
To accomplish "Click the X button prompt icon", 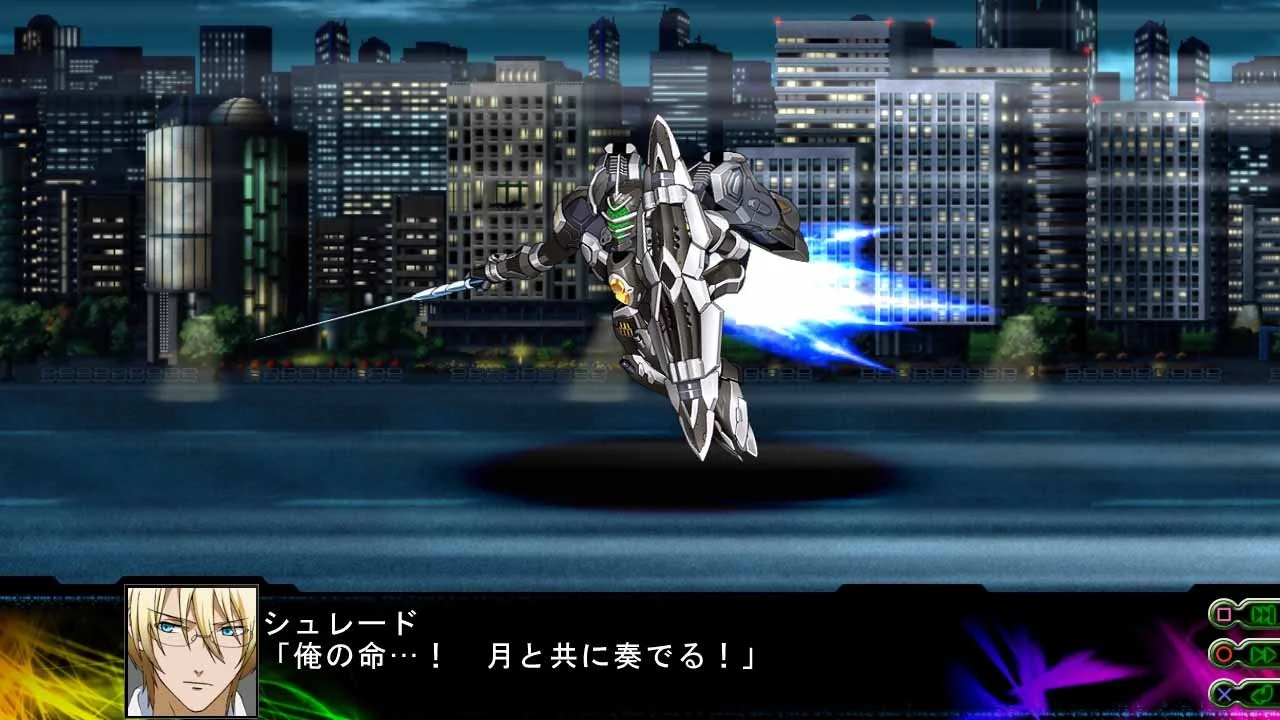I will (1224, 694).
